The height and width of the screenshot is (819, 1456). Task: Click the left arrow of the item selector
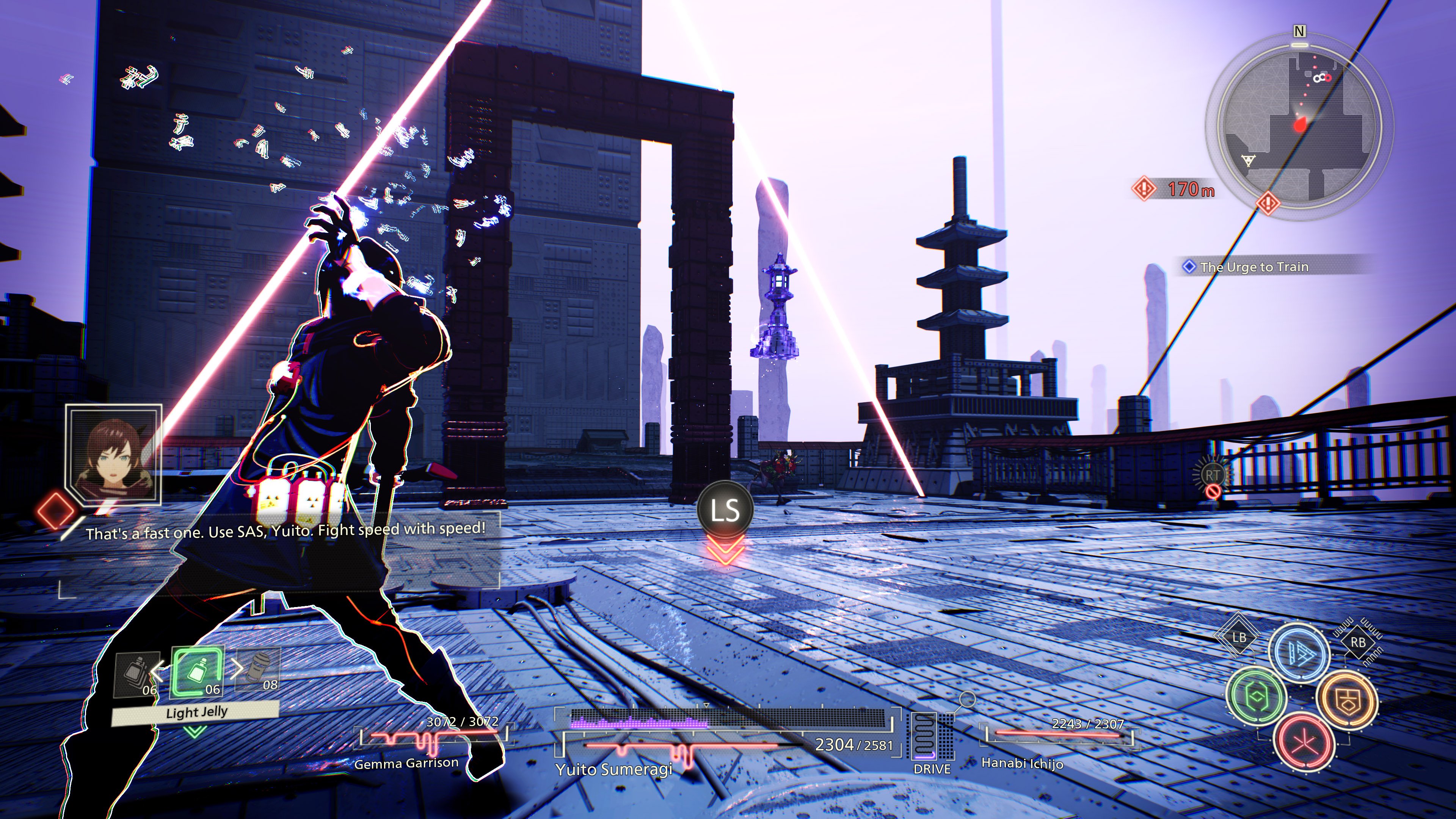coord(158,671)
